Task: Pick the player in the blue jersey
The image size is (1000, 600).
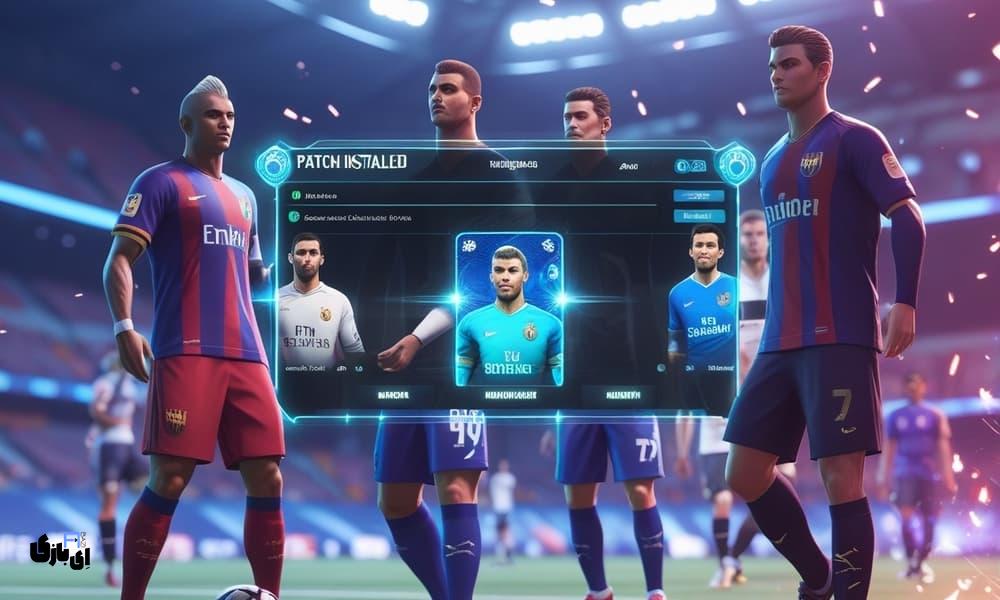Action: (x=701, y=300)
